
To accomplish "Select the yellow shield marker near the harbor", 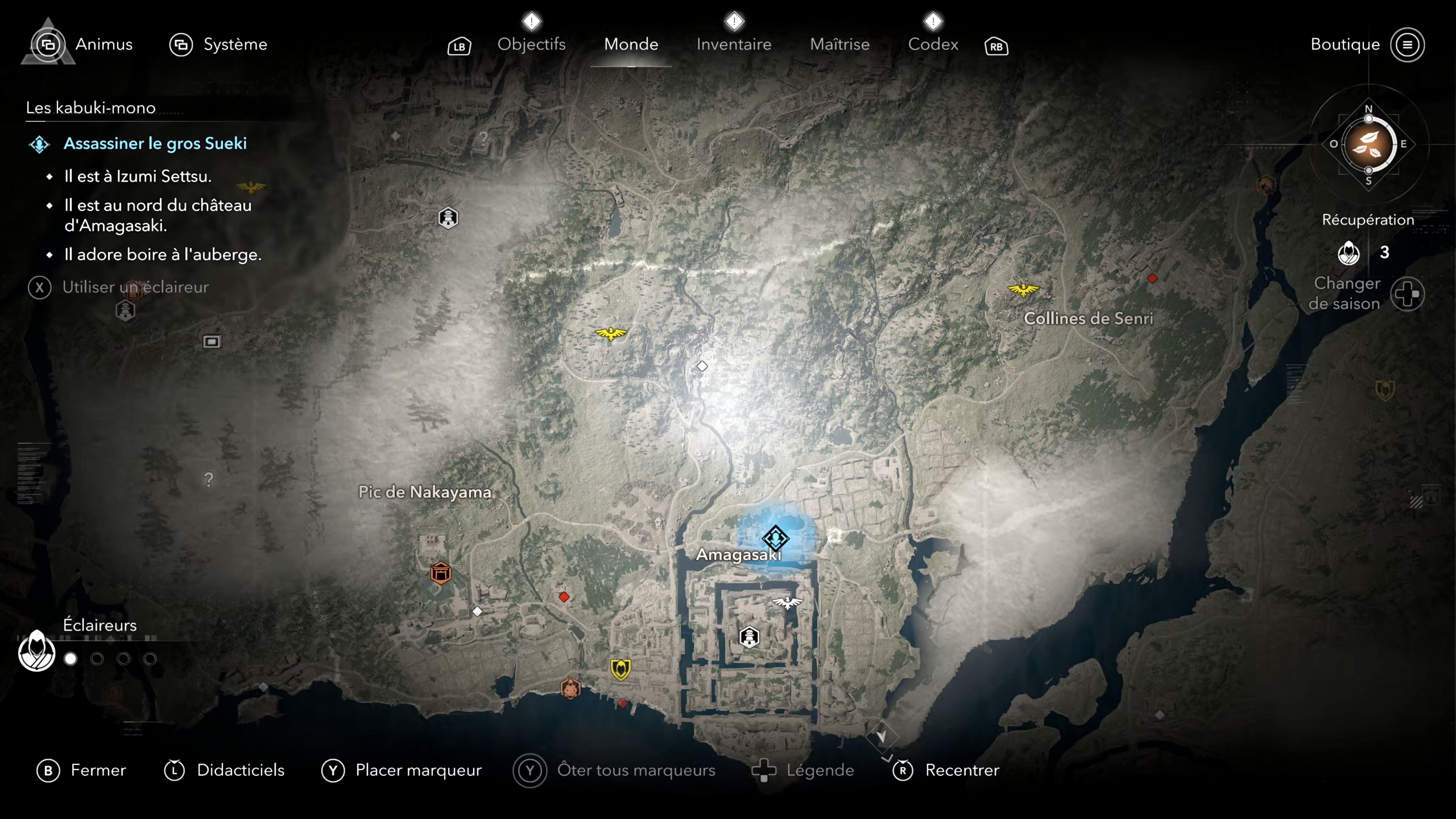I will (x=620, y=669).
